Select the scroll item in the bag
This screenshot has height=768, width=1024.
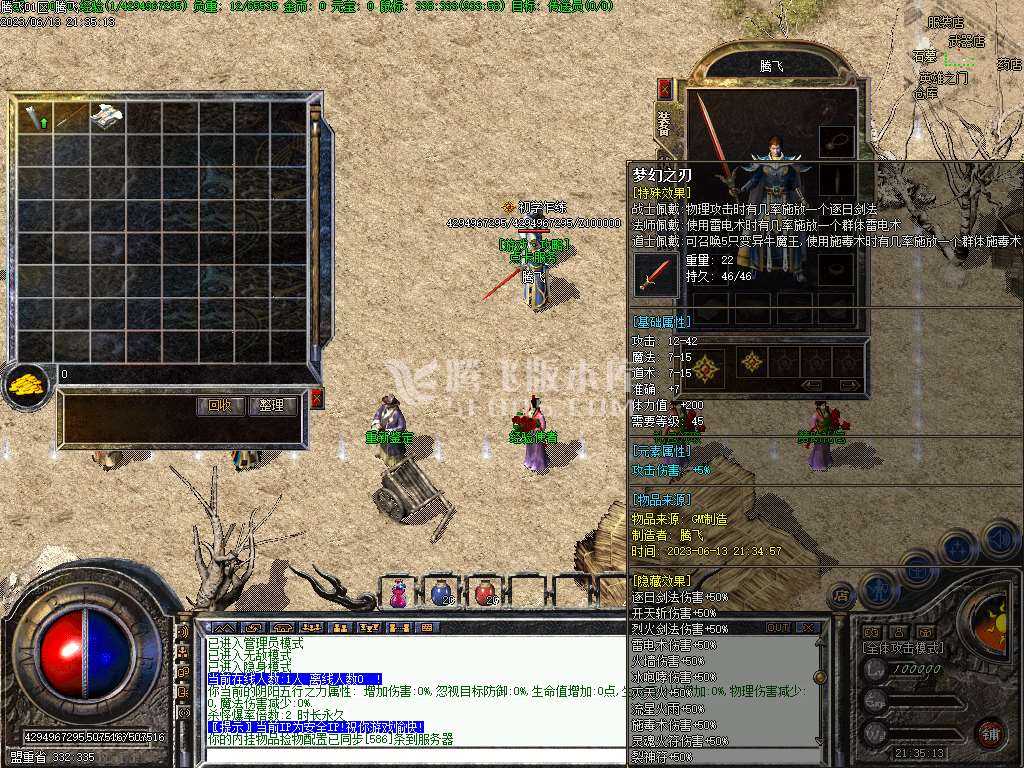point(107,117)
